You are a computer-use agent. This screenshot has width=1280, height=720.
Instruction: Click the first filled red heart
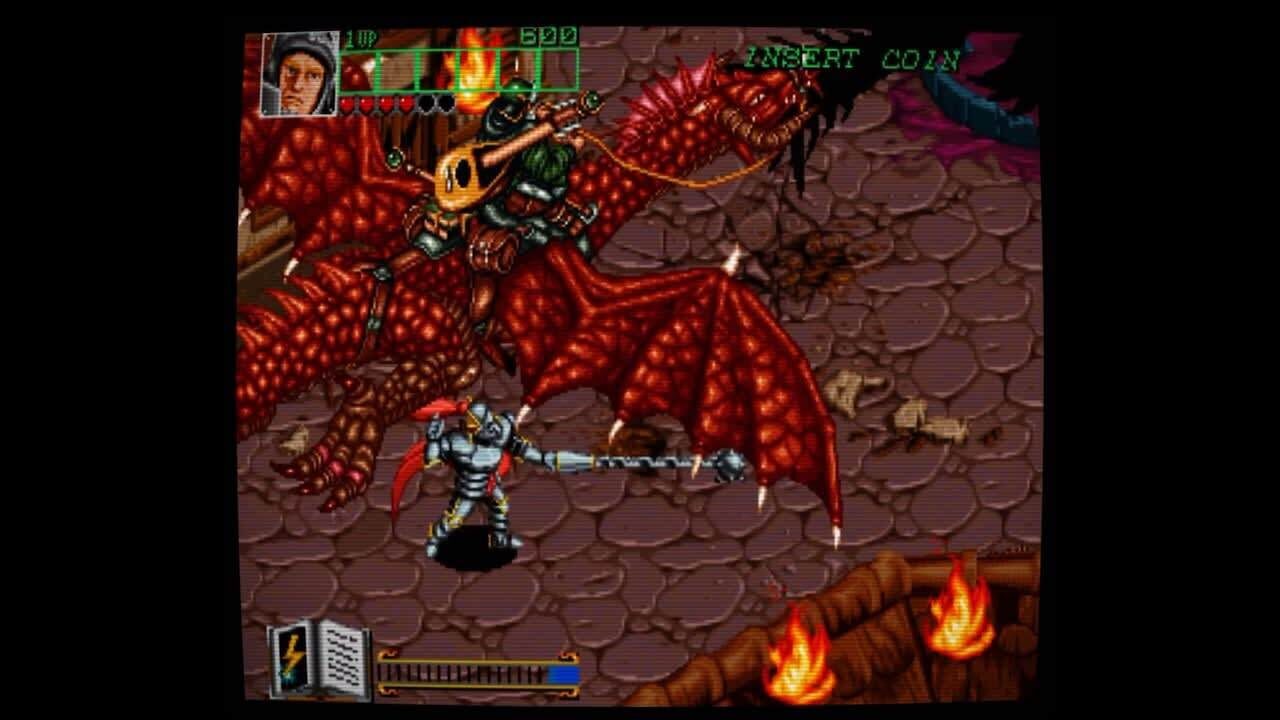348,104
